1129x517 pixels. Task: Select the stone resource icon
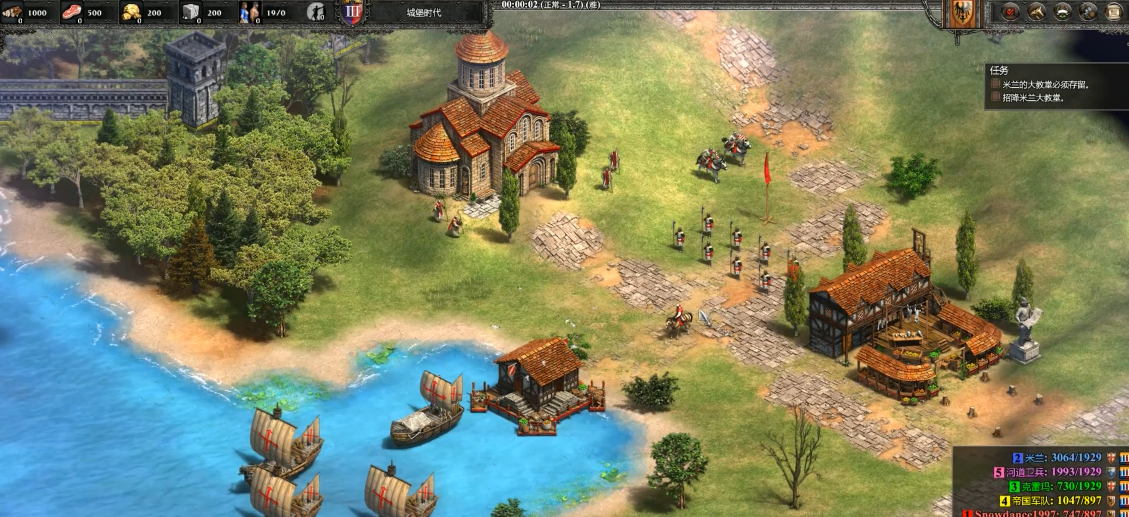(x=190, y=12)
